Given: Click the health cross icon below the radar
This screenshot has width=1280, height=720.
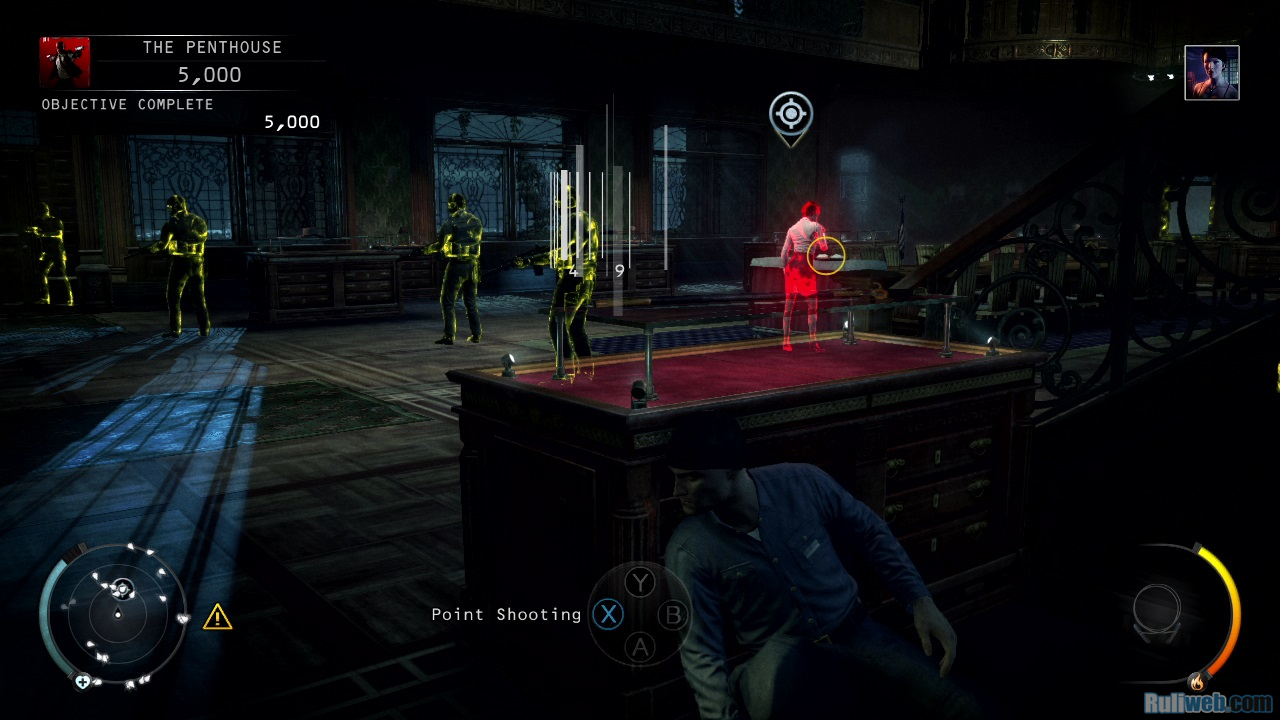Looking at the screenshot, I should 83,681.
